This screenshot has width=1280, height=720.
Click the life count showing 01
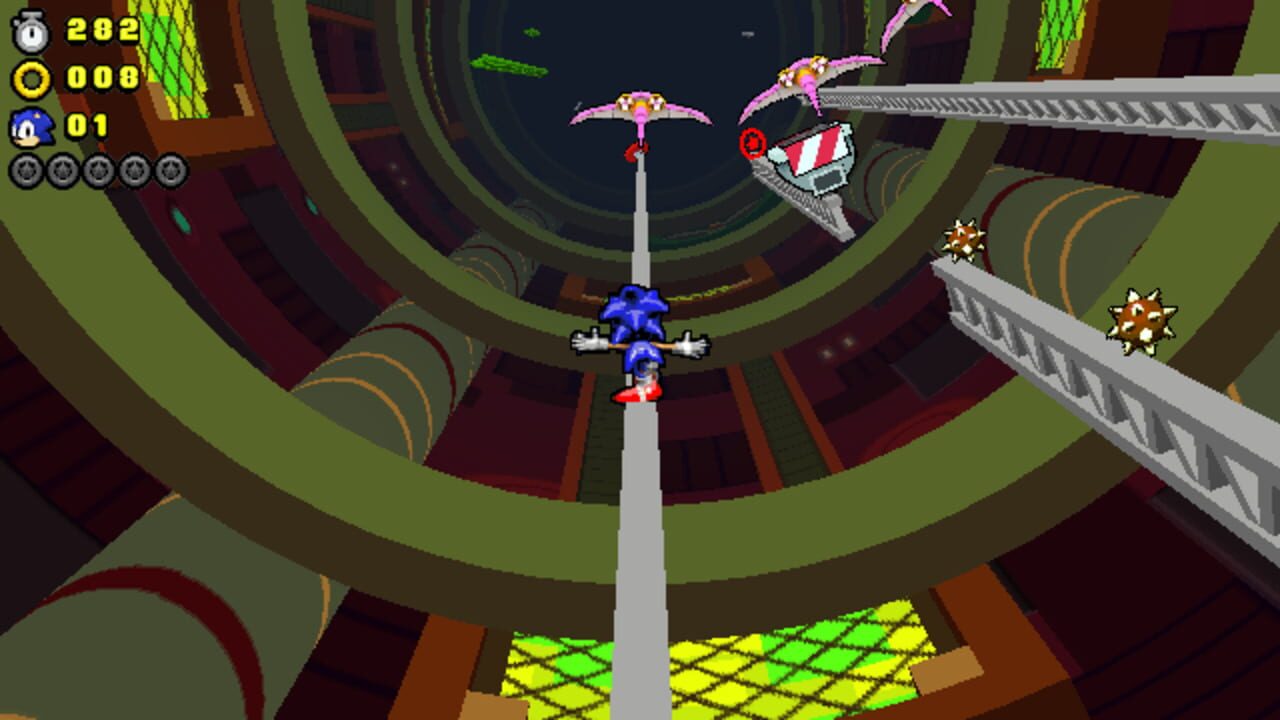point(90,123)
